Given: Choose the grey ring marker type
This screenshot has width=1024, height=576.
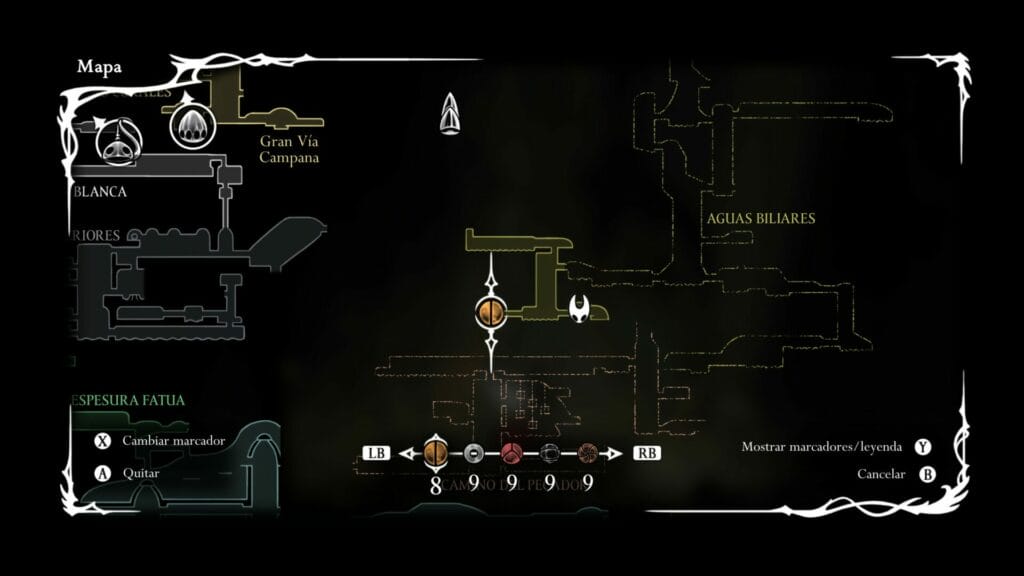Looking at the screenshot, I should 475,453.
